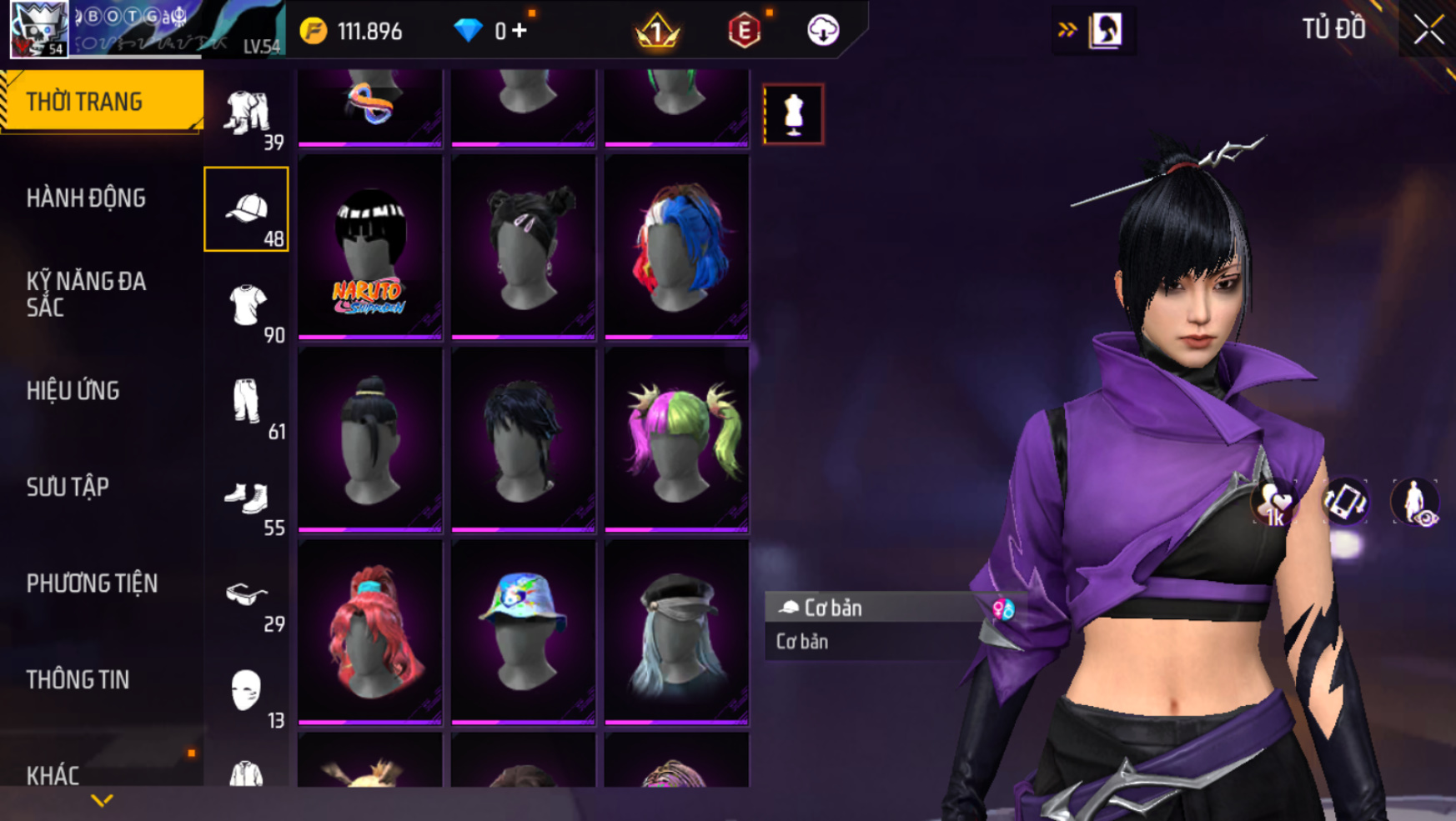The image size is (1456, 821).
Task: Select the Hiệu Ứng category
Action: [73, 391]
